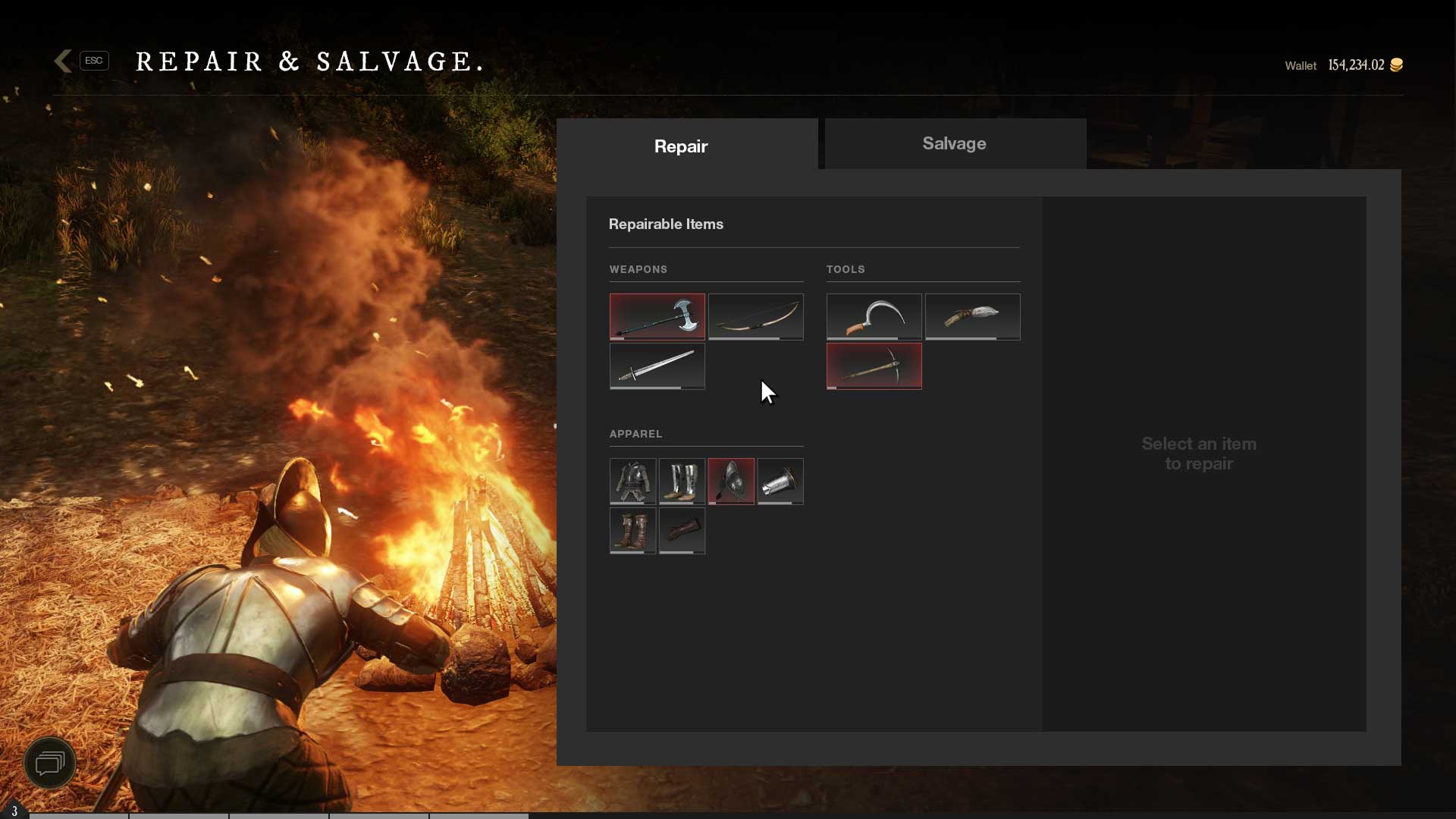Choose the bow to repair

[x=755, y=315]
